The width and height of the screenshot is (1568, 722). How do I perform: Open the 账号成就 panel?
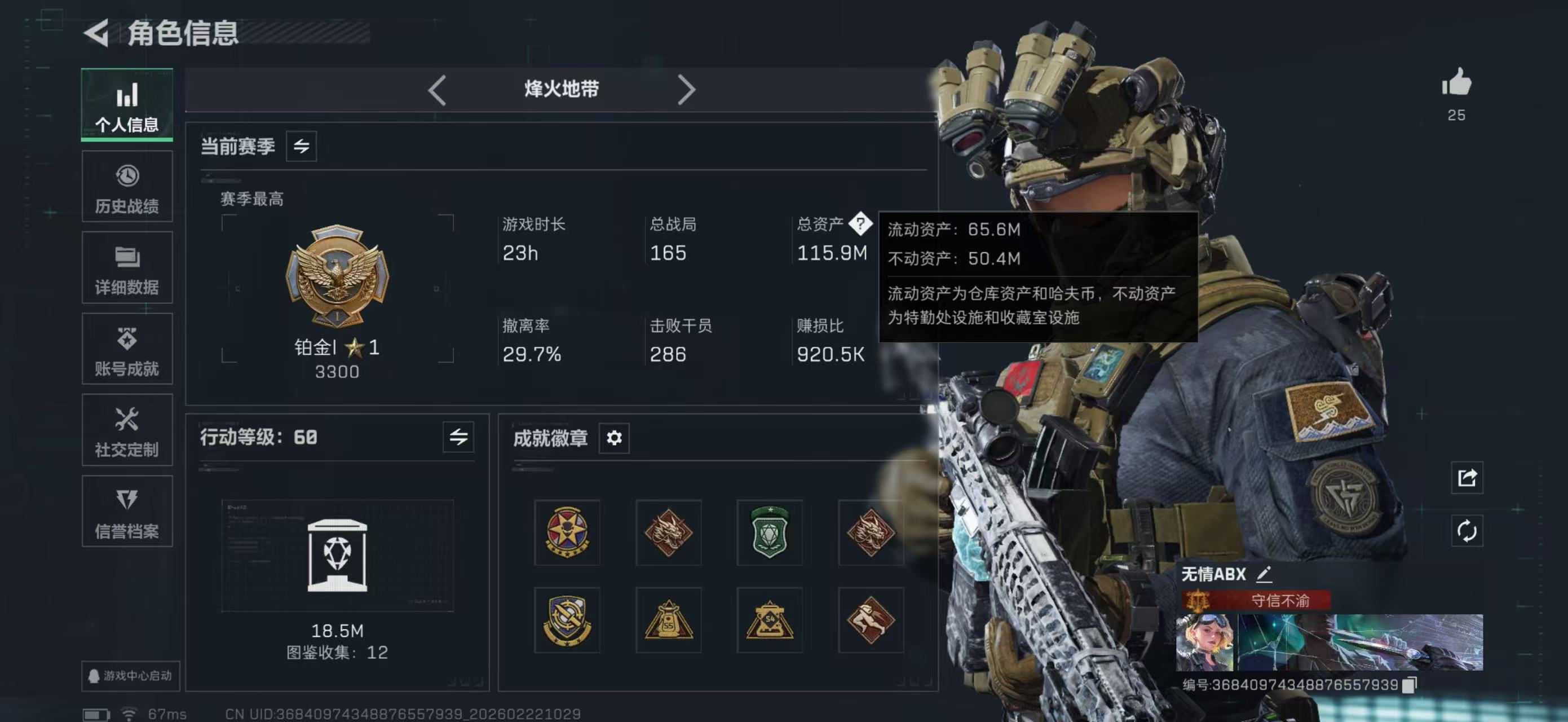click(127, 349)
